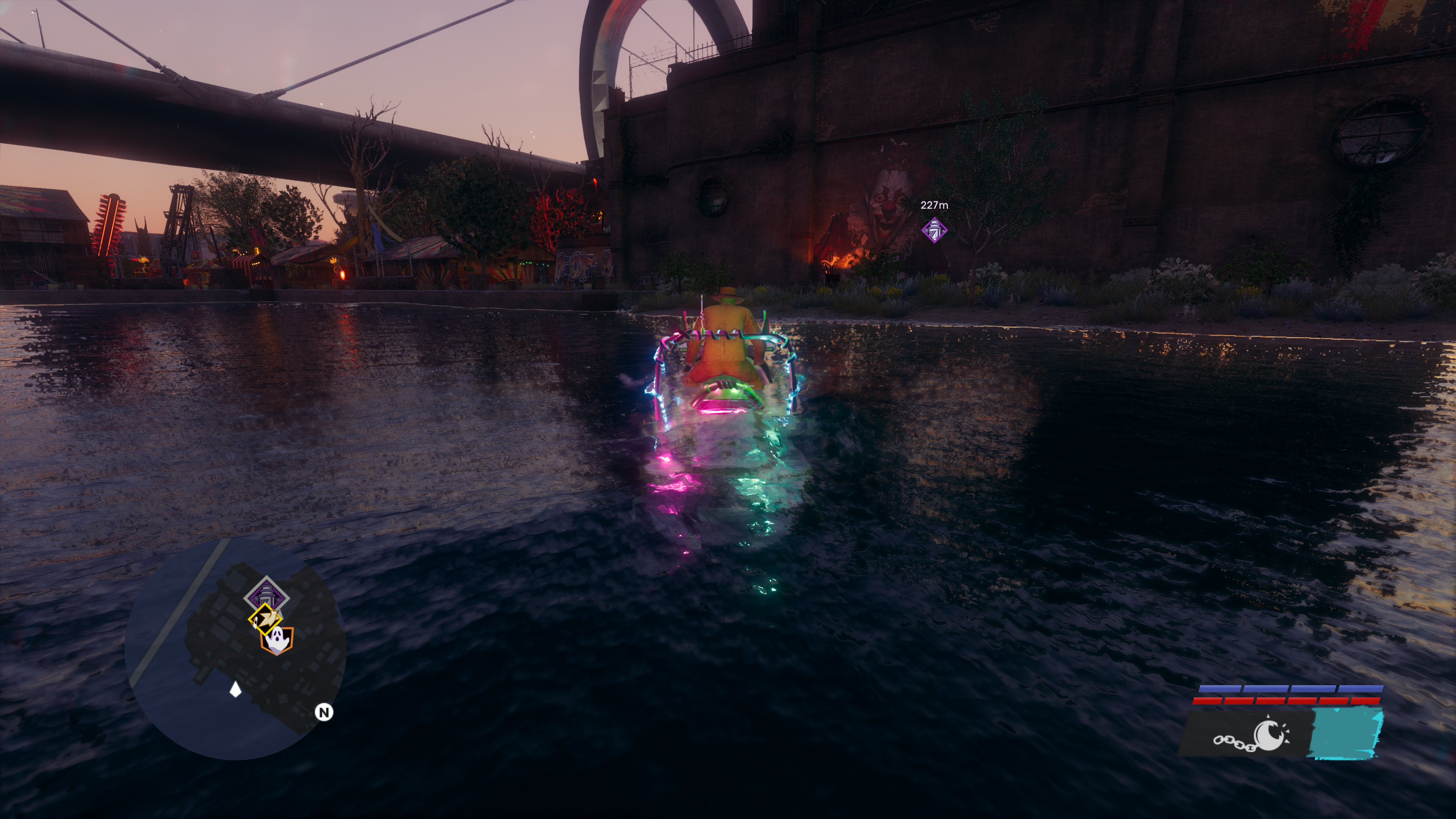Click the white player arrow on the minimap
Screen dimensions: 1456x819
(x=236, y=689)
